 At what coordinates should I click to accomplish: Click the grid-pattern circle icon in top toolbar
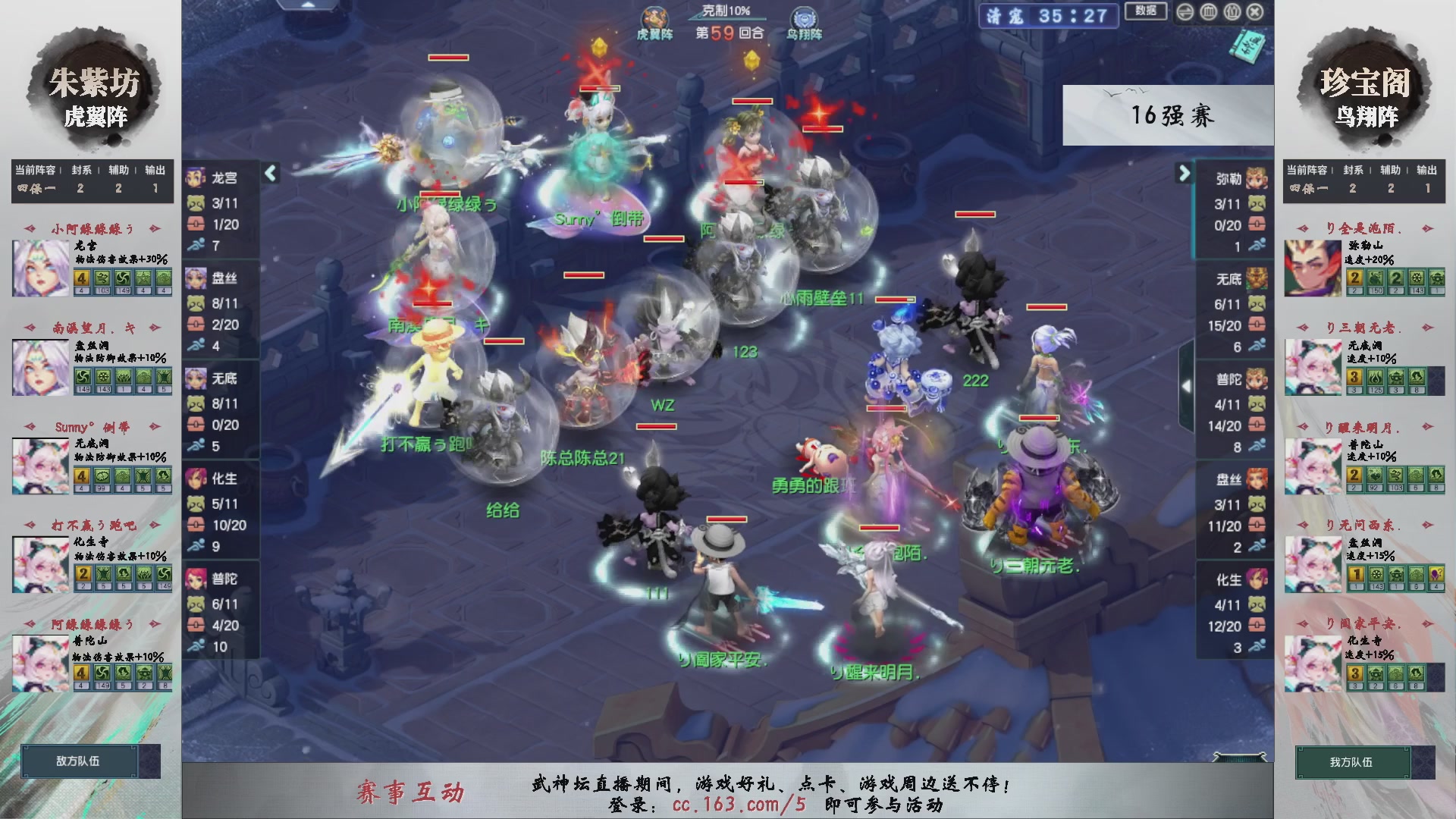[1208, 11]
